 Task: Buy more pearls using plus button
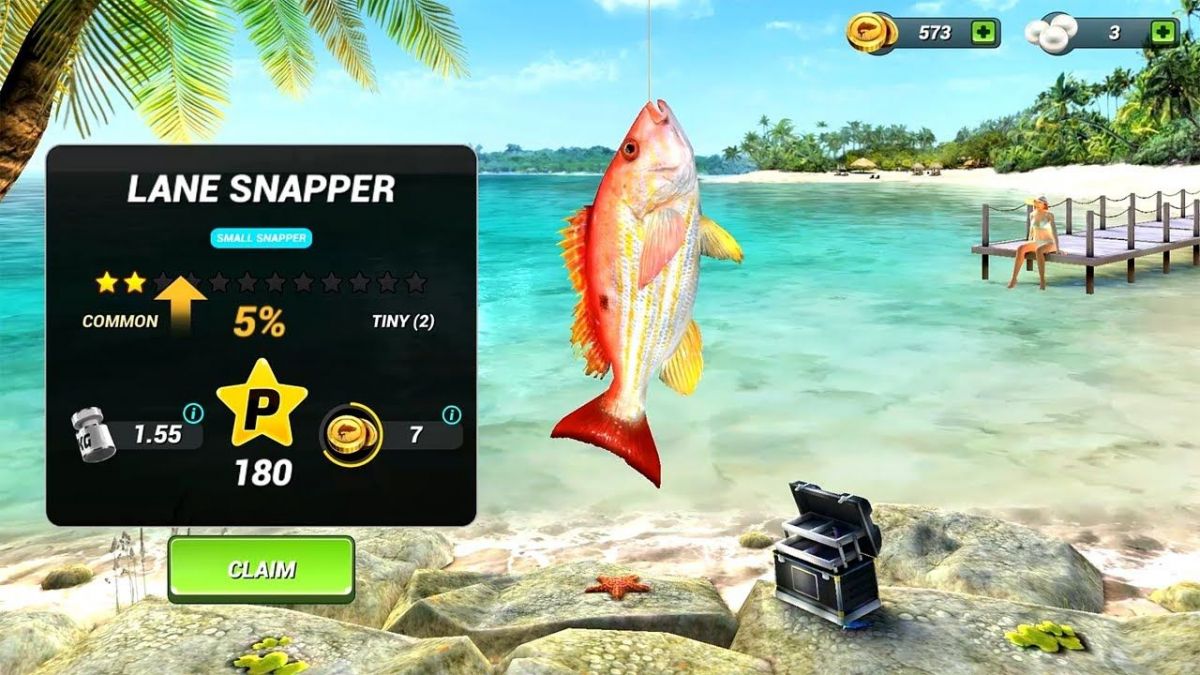click(x=1162, y=32)
